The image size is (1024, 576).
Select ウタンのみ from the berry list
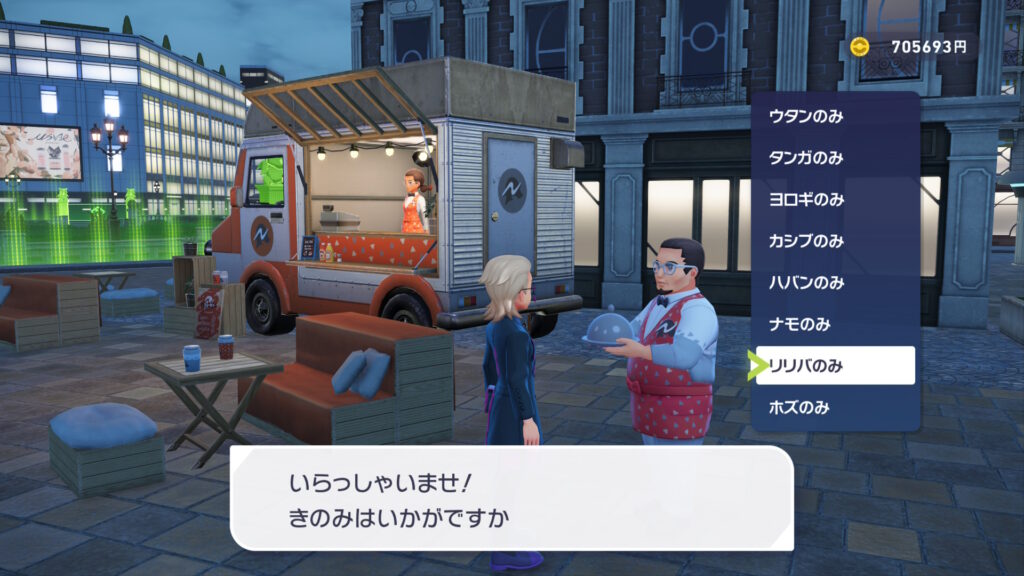835,116
